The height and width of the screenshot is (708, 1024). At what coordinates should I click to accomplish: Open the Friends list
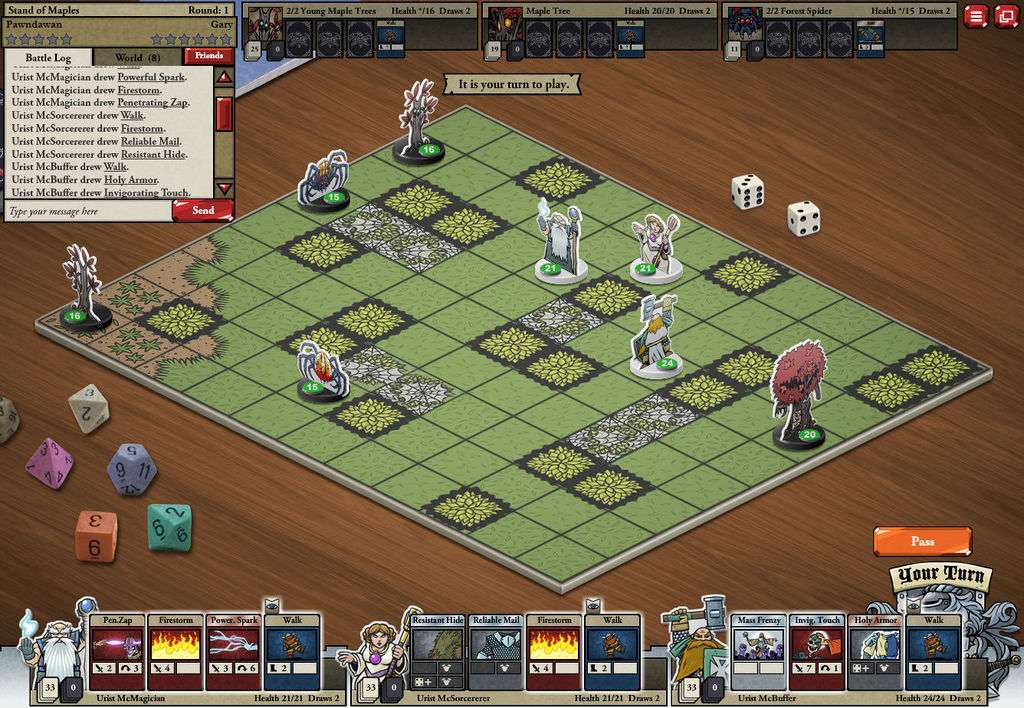click(x=209, y=56)
